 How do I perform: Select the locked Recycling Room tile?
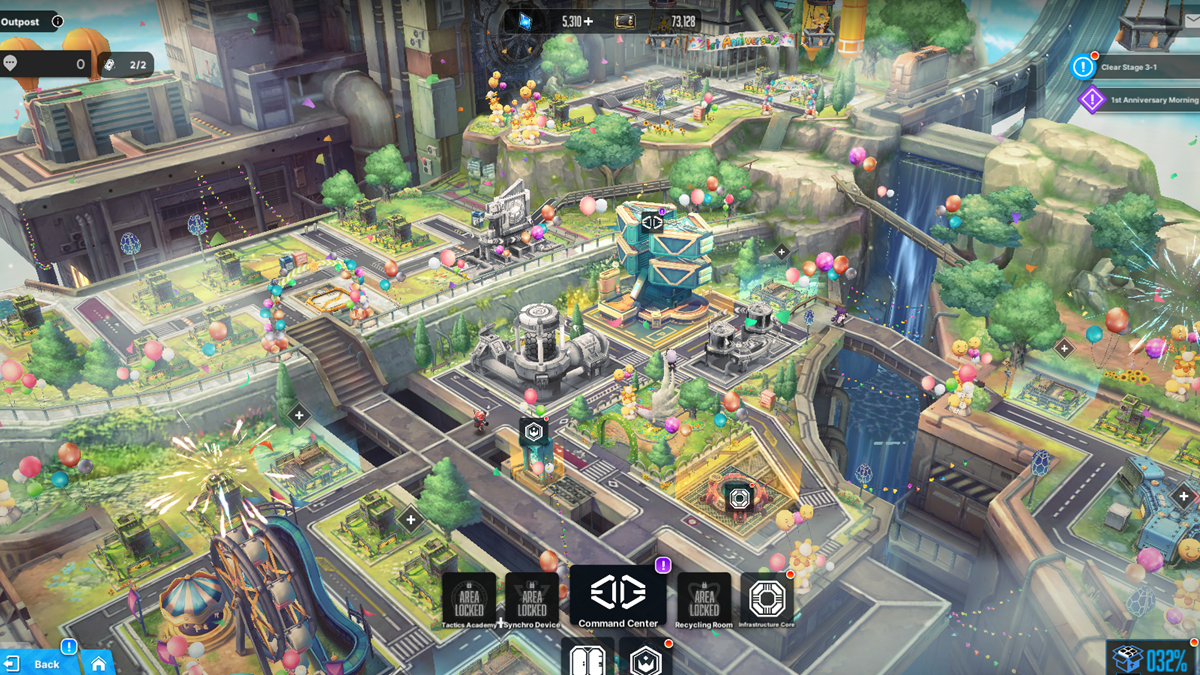pyautogui.click(x=704, y=601)
